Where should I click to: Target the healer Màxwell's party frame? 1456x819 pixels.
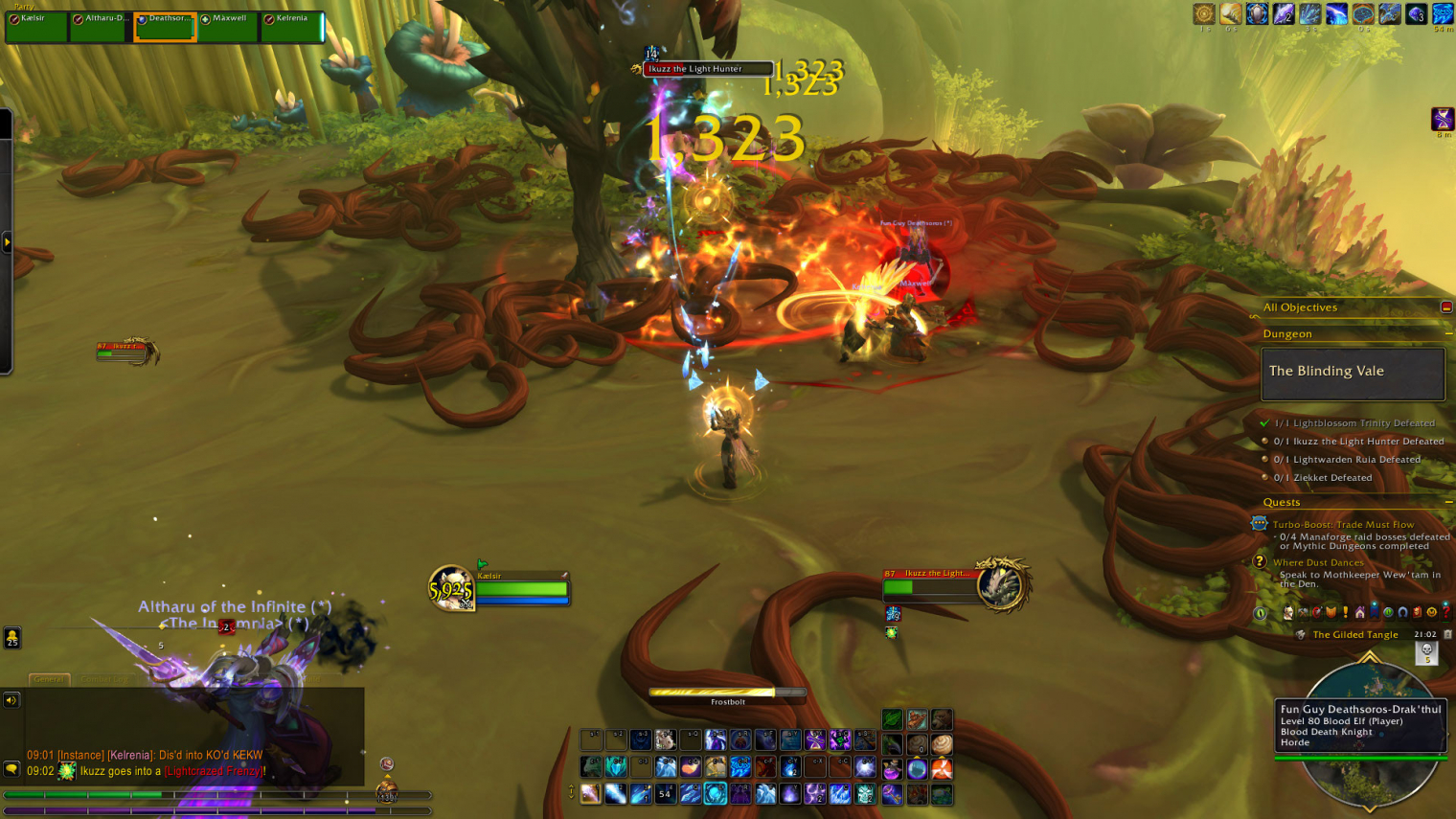(229, 27)
